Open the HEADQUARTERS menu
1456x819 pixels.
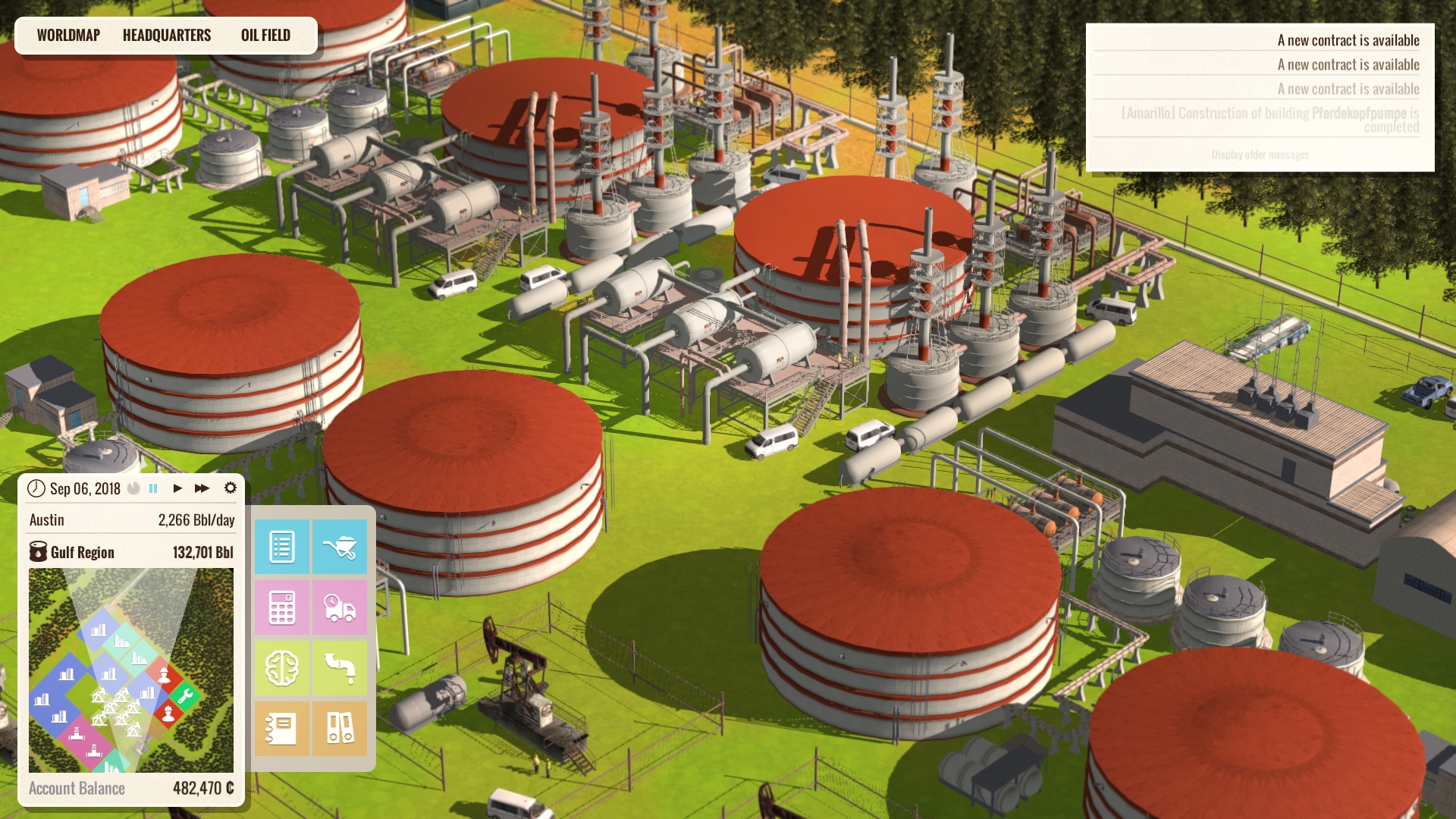[x=167, y=34]
